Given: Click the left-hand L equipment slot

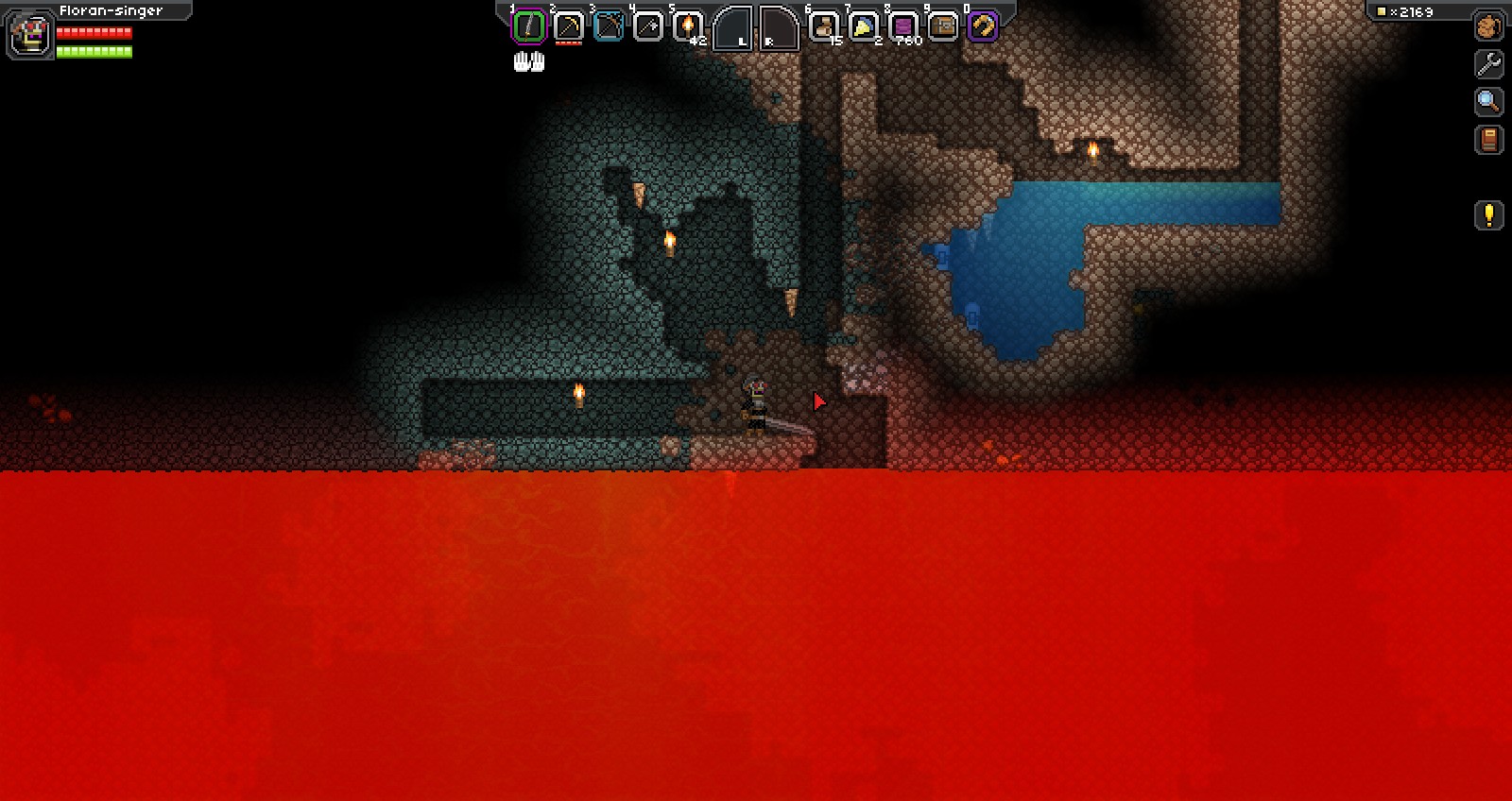Looking at the screenshot, I should (732, 30).
